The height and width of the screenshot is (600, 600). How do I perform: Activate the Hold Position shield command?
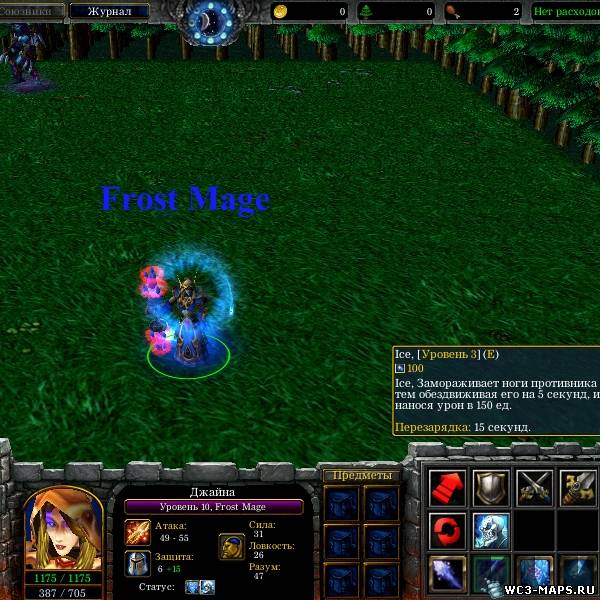(x=491, y=488)
